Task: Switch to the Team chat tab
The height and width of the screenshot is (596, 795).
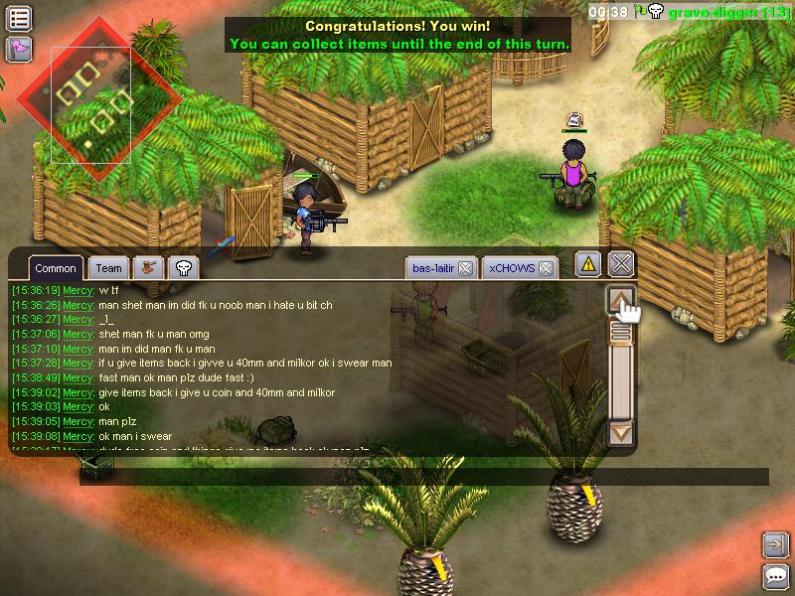Action: (109, 268)
